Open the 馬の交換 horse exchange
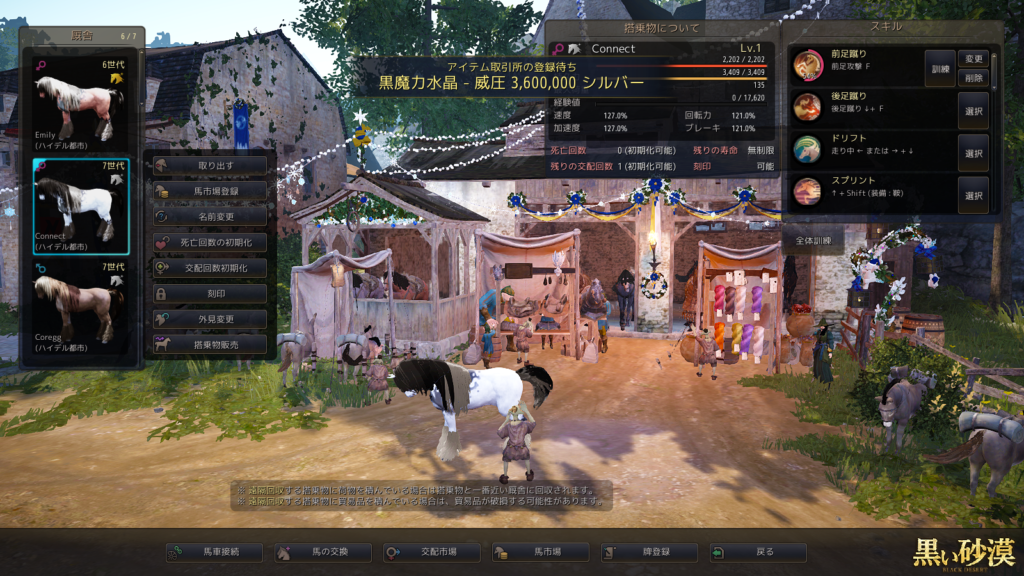Viewport: 1024px width, 576px height. [323, 552]
